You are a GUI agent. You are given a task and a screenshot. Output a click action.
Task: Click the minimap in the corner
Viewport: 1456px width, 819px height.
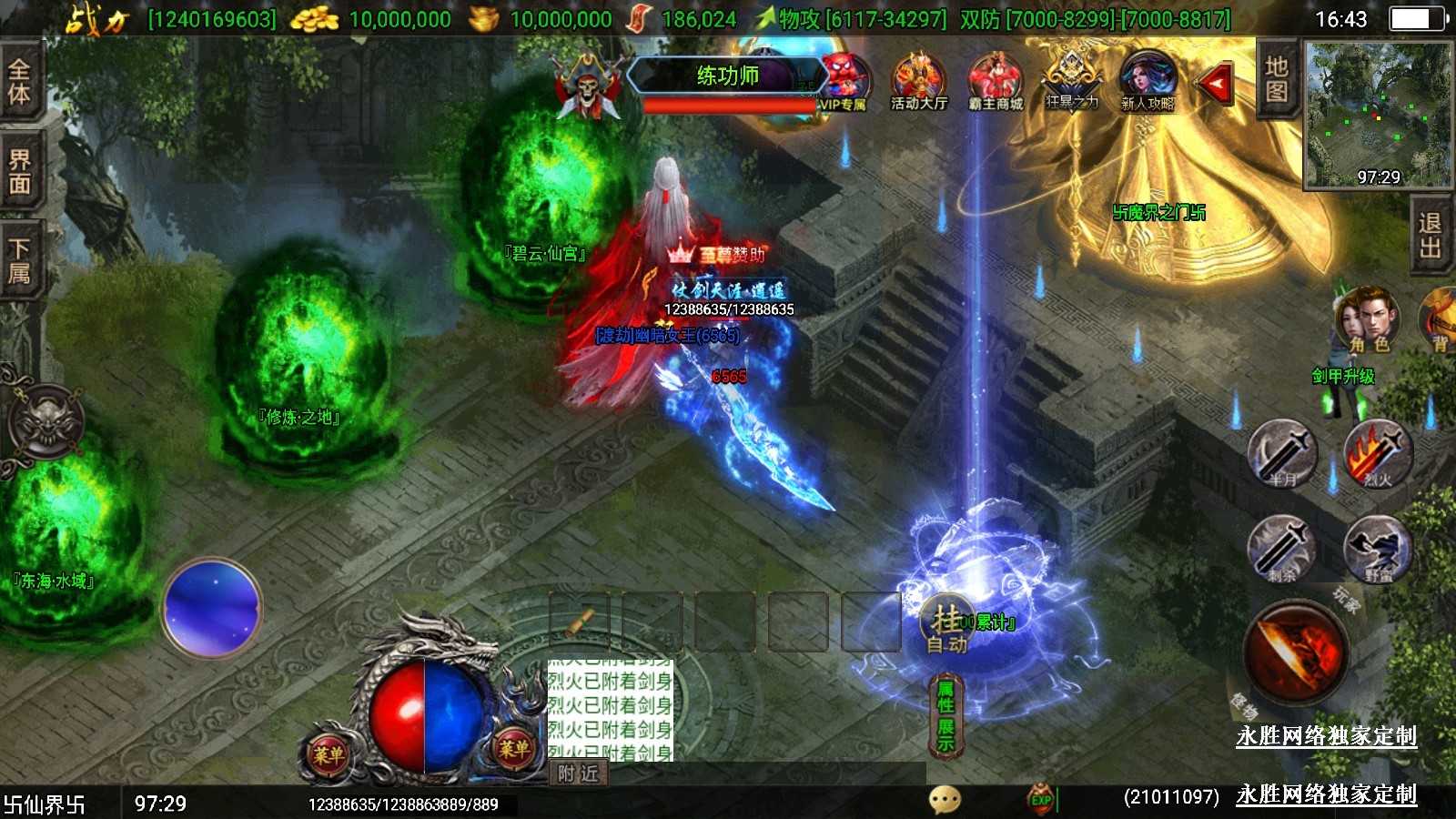pyautogui.click(x=1378, y=115)
